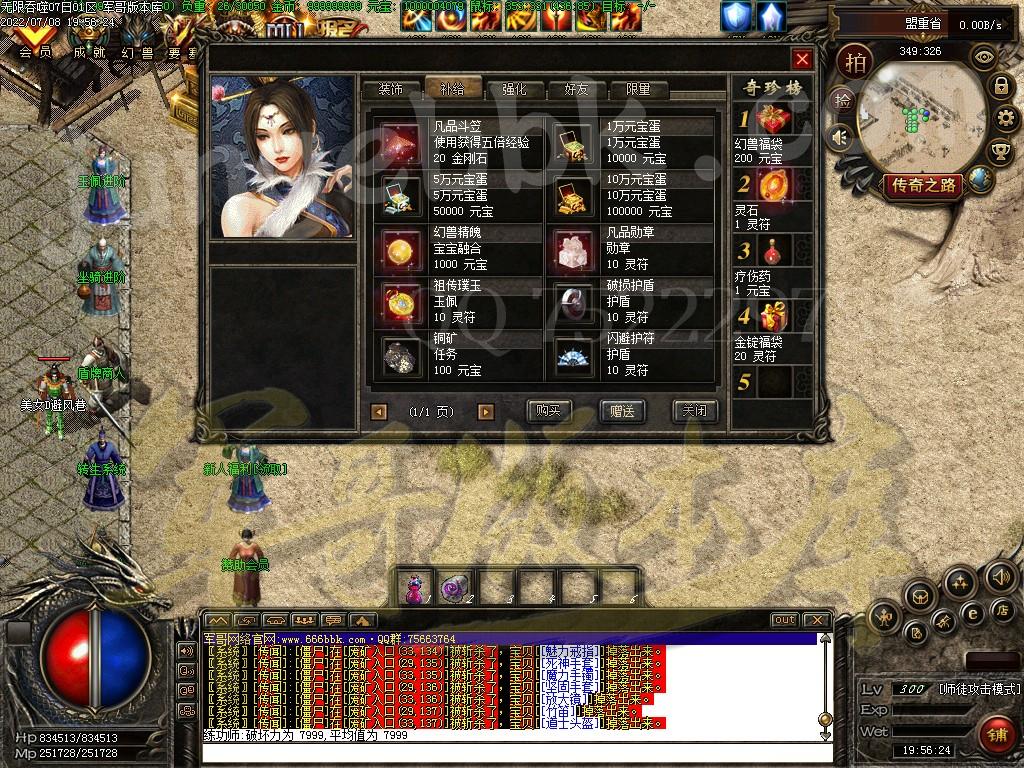This screenshot has height=768, width=1024.
Task: Use the red potion in the hotbar
Action: click(413, 589)
